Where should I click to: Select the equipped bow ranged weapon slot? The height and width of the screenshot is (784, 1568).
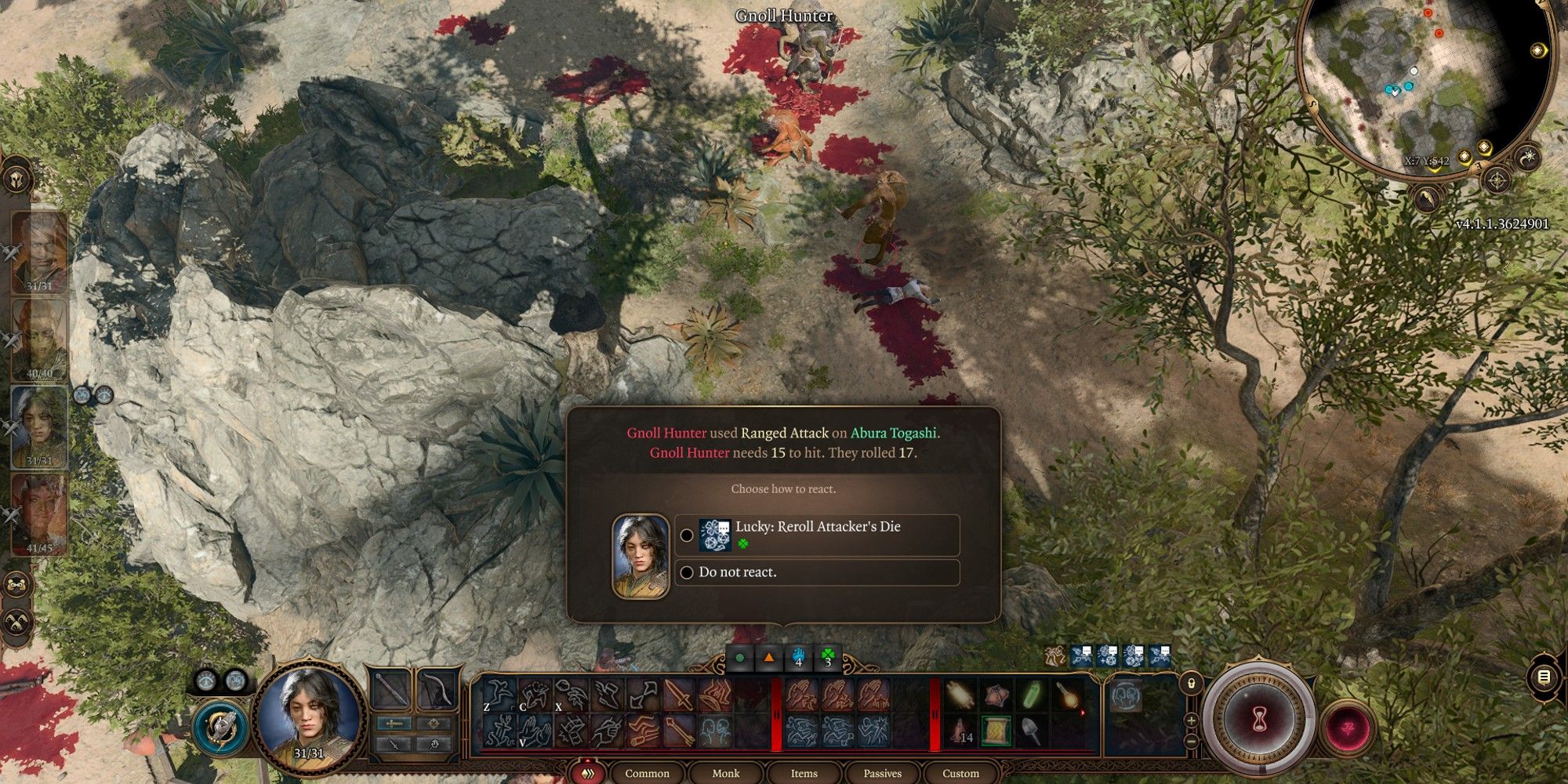coord(436,691)
